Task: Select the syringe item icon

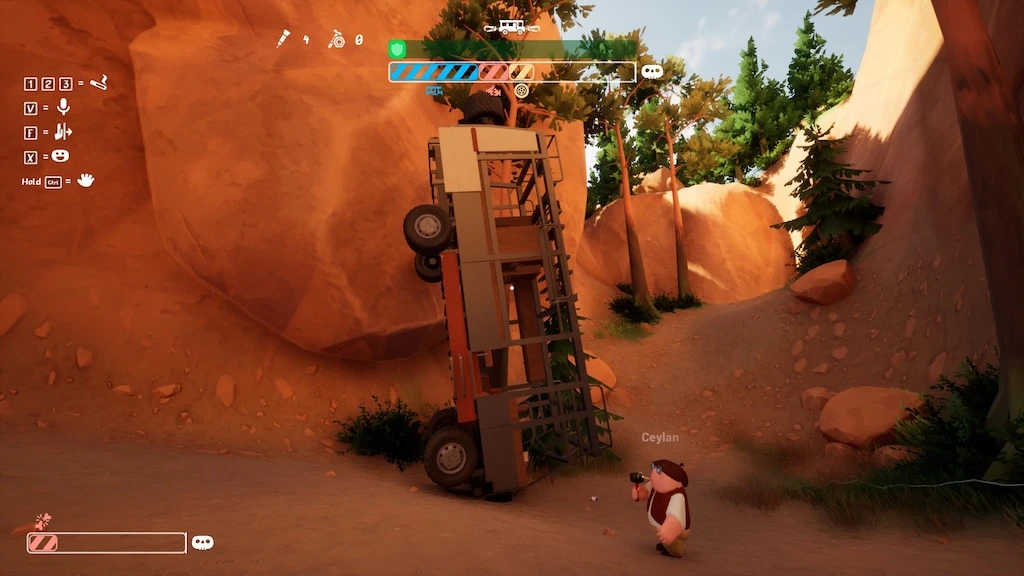Action: (x=283, y=39)
